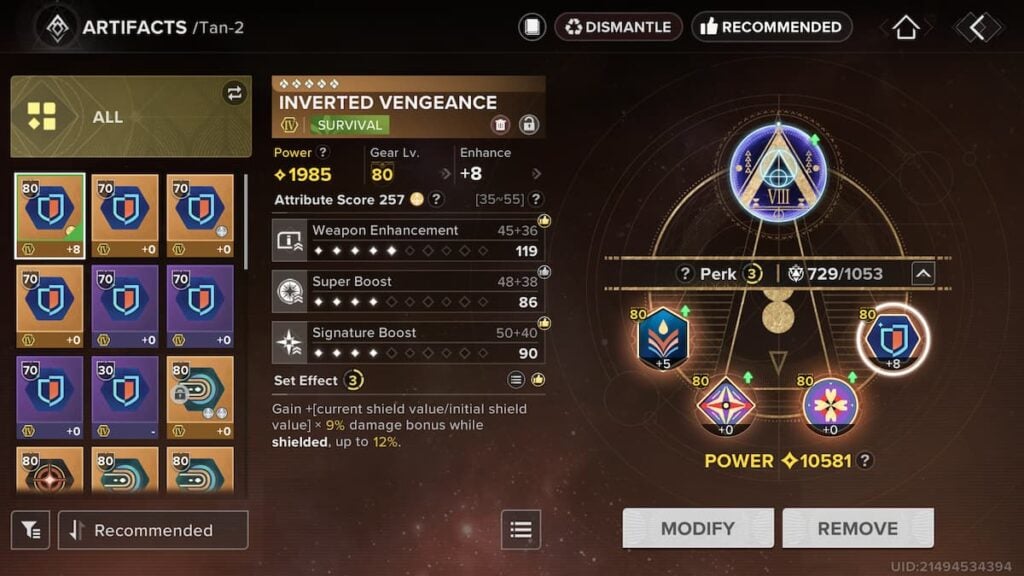Go to the home screen
1024x576 pixels.
[905, 27]
